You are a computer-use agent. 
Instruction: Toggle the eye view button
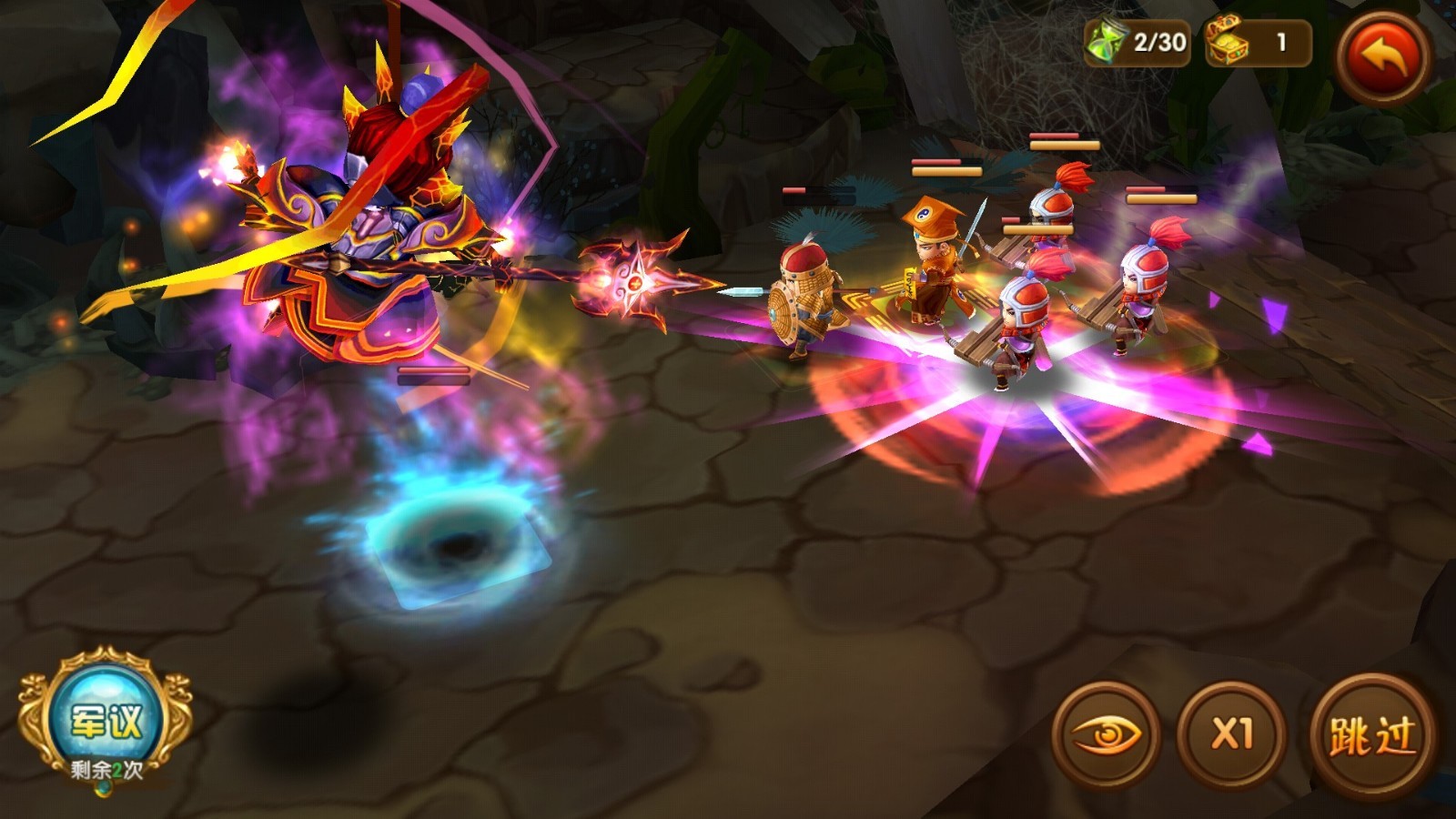tap(1106, 734)
